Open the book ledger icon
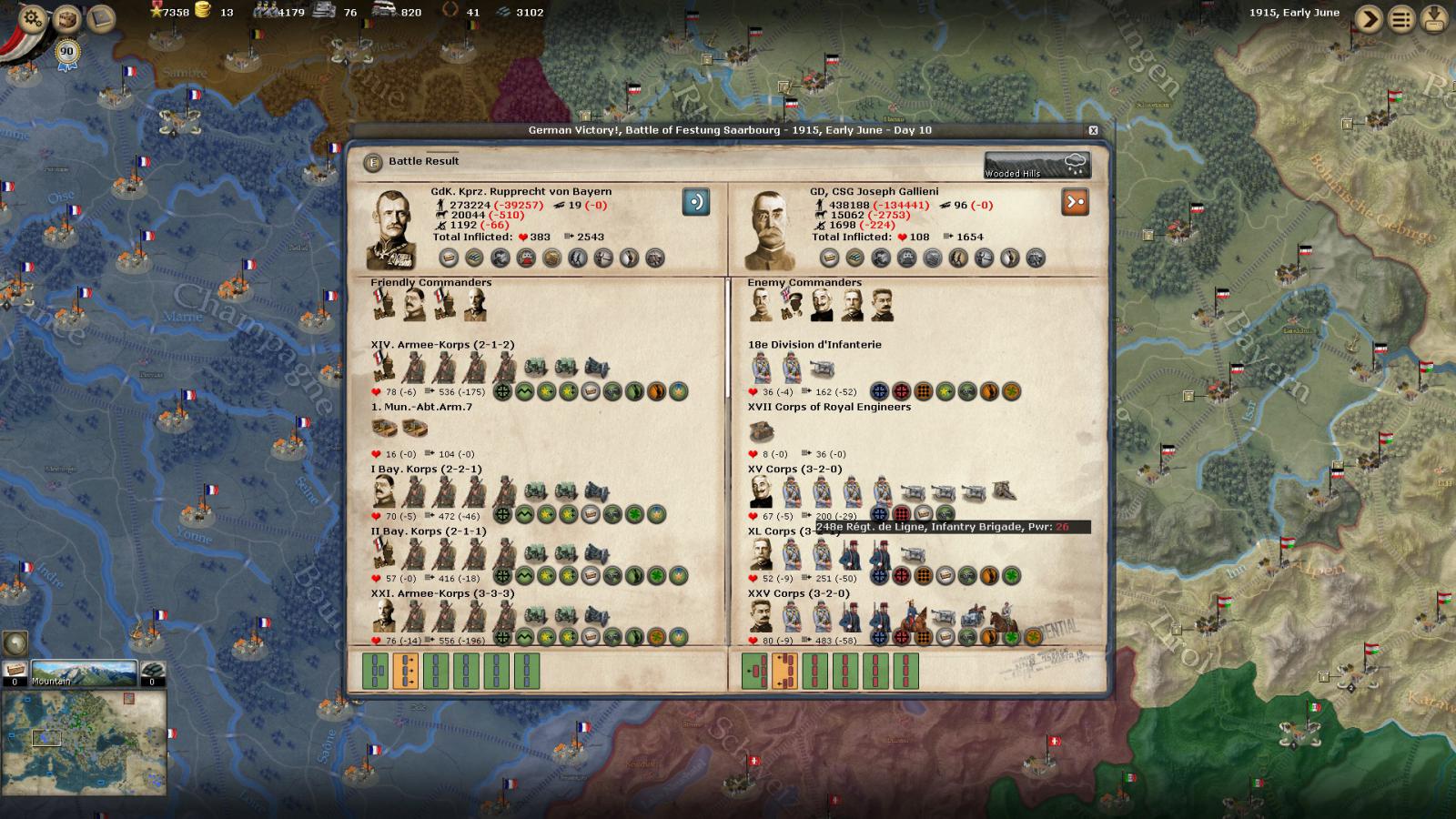 [x=100, y=17]
